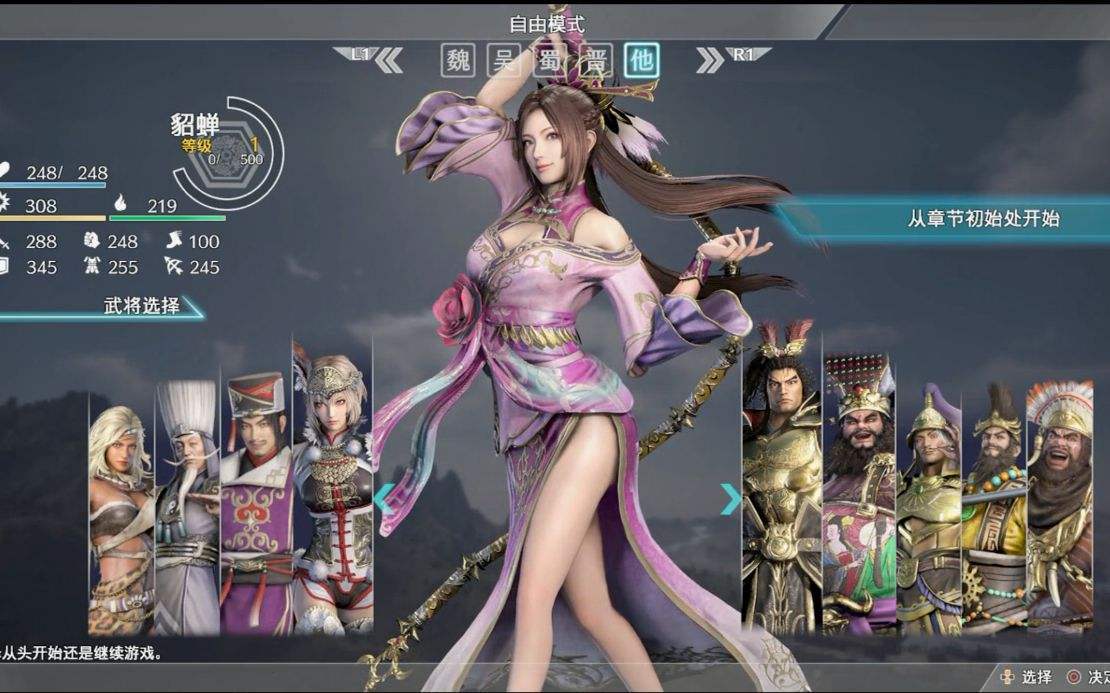Open the 晋 faction tab
Viewport: 1110px width, 693px height.
(x=597, y=61)
